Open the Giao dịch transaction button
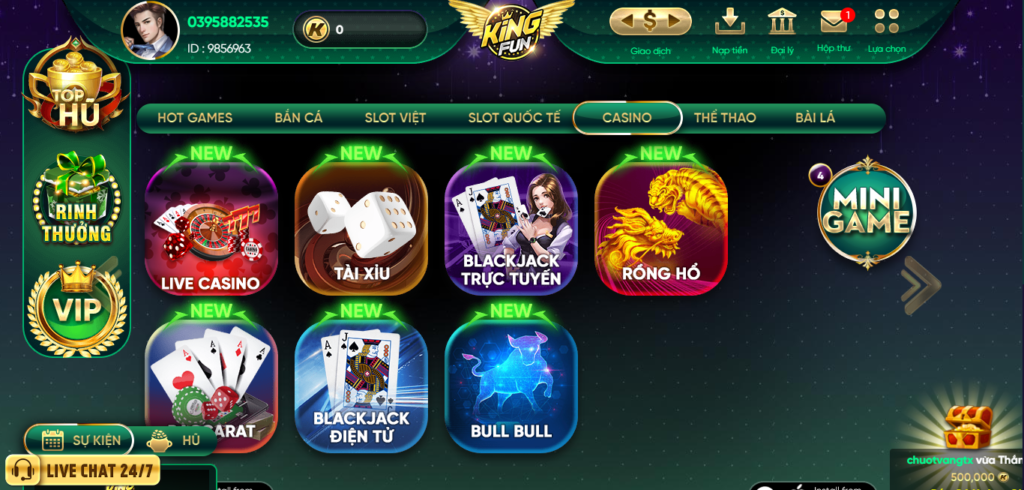This screenshot has width=1024, height=490. tap(650, 28)
